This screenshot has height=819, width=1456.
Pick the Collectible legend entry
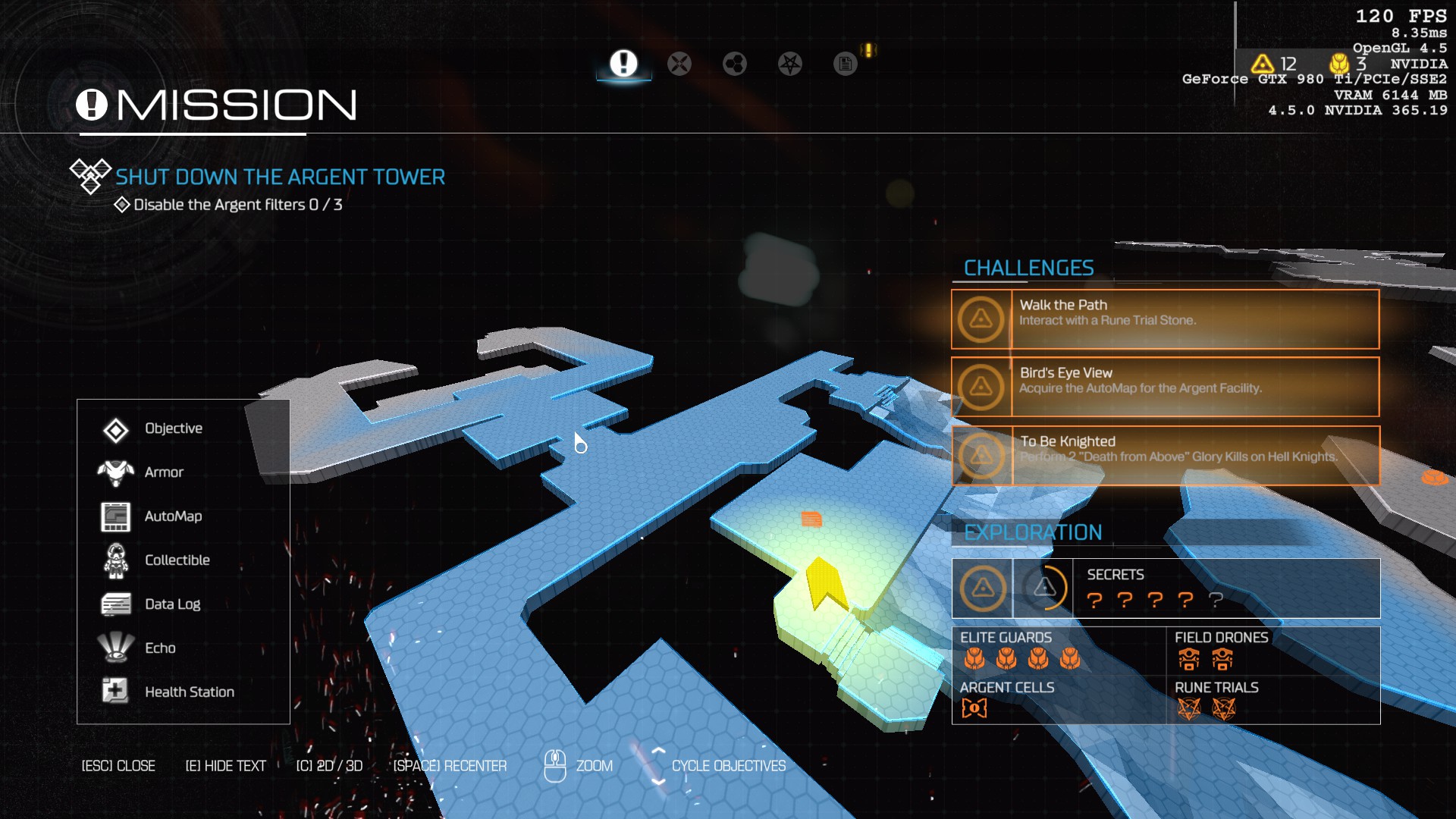(x=177, y=560)
